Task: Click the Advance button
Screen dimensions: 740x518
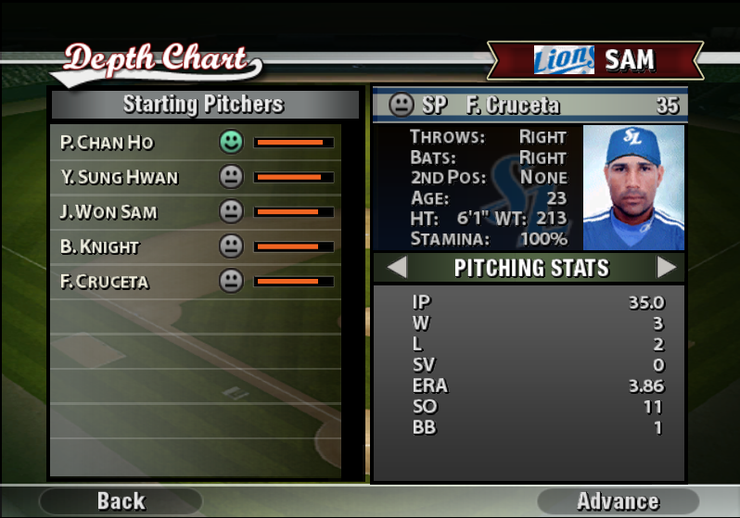Action: (617, 501)
